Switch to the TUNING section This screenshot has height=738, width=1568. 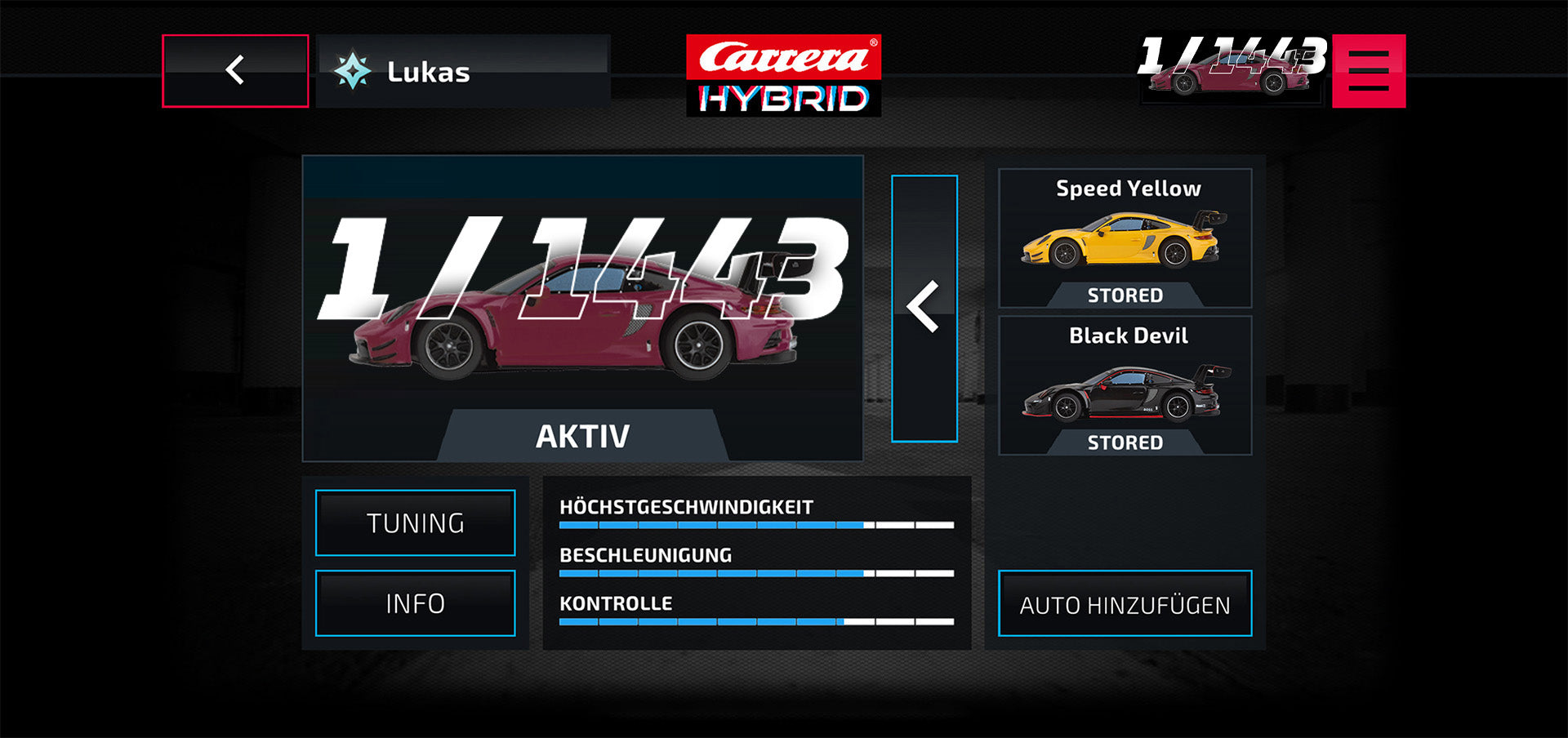(416, 522)
